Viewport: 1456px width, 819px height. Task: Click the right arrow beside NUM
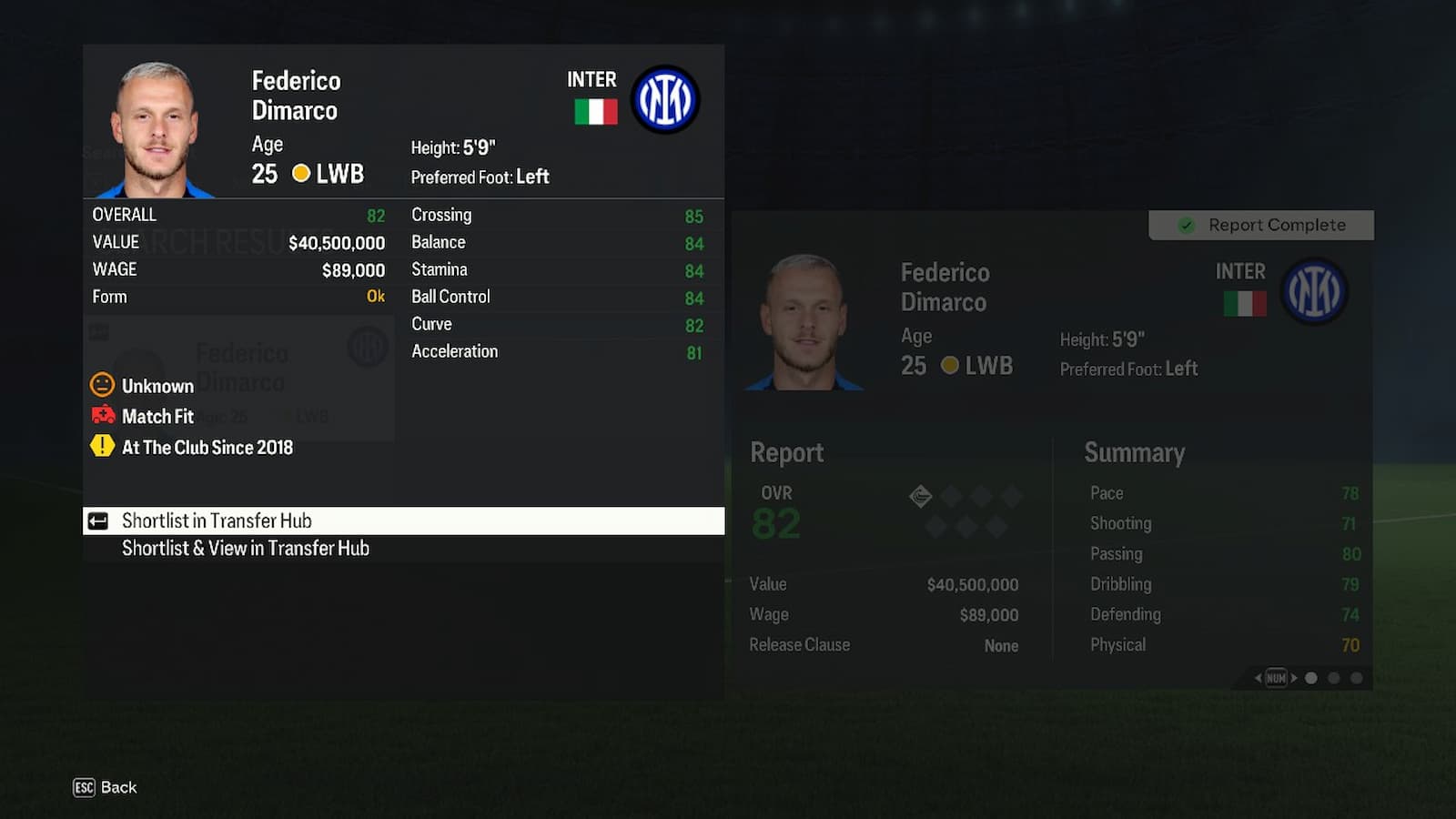coord(1293,678)
